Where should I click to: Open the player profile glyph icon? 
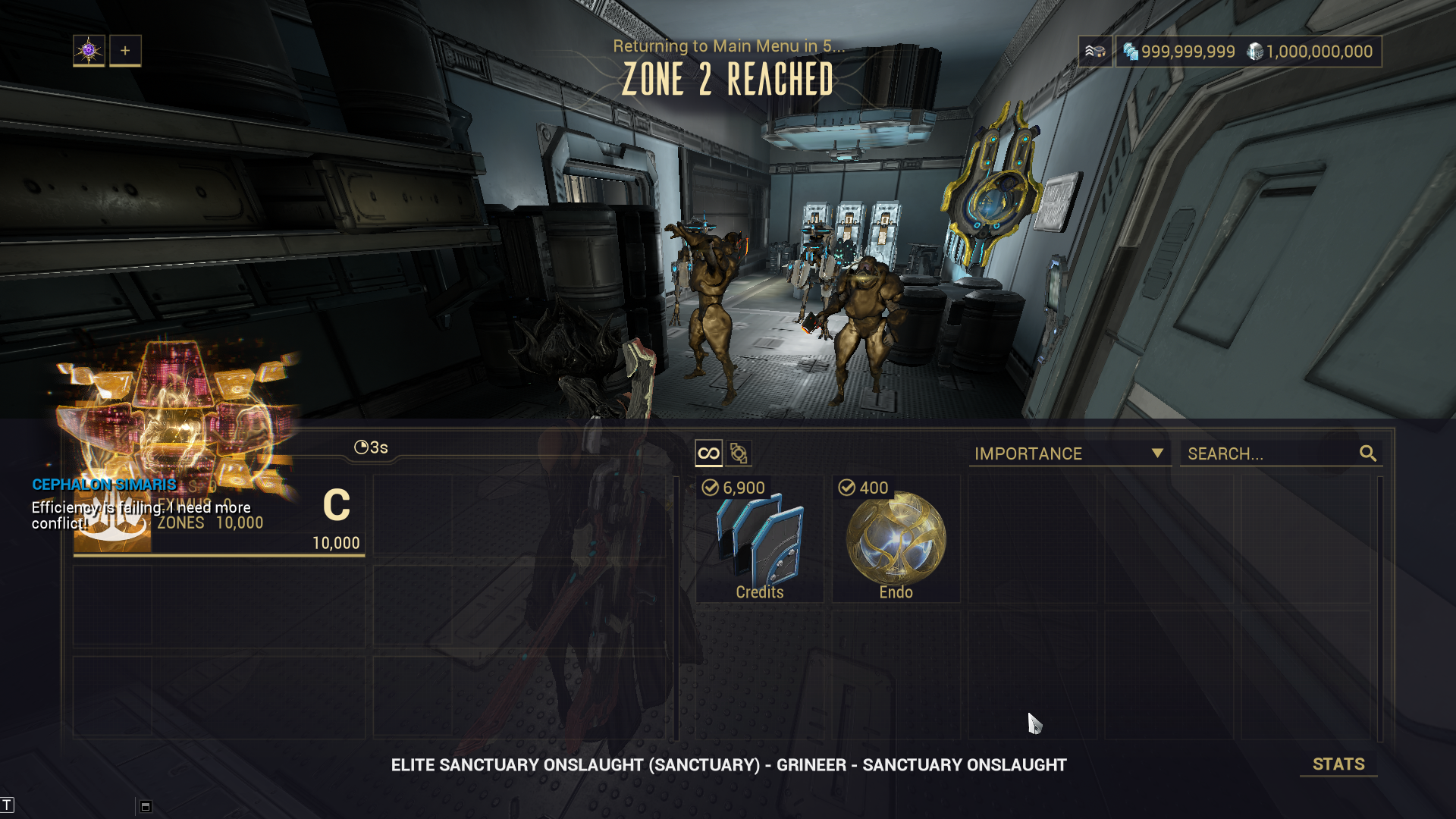pyautogui.click(x=89, y=51)
